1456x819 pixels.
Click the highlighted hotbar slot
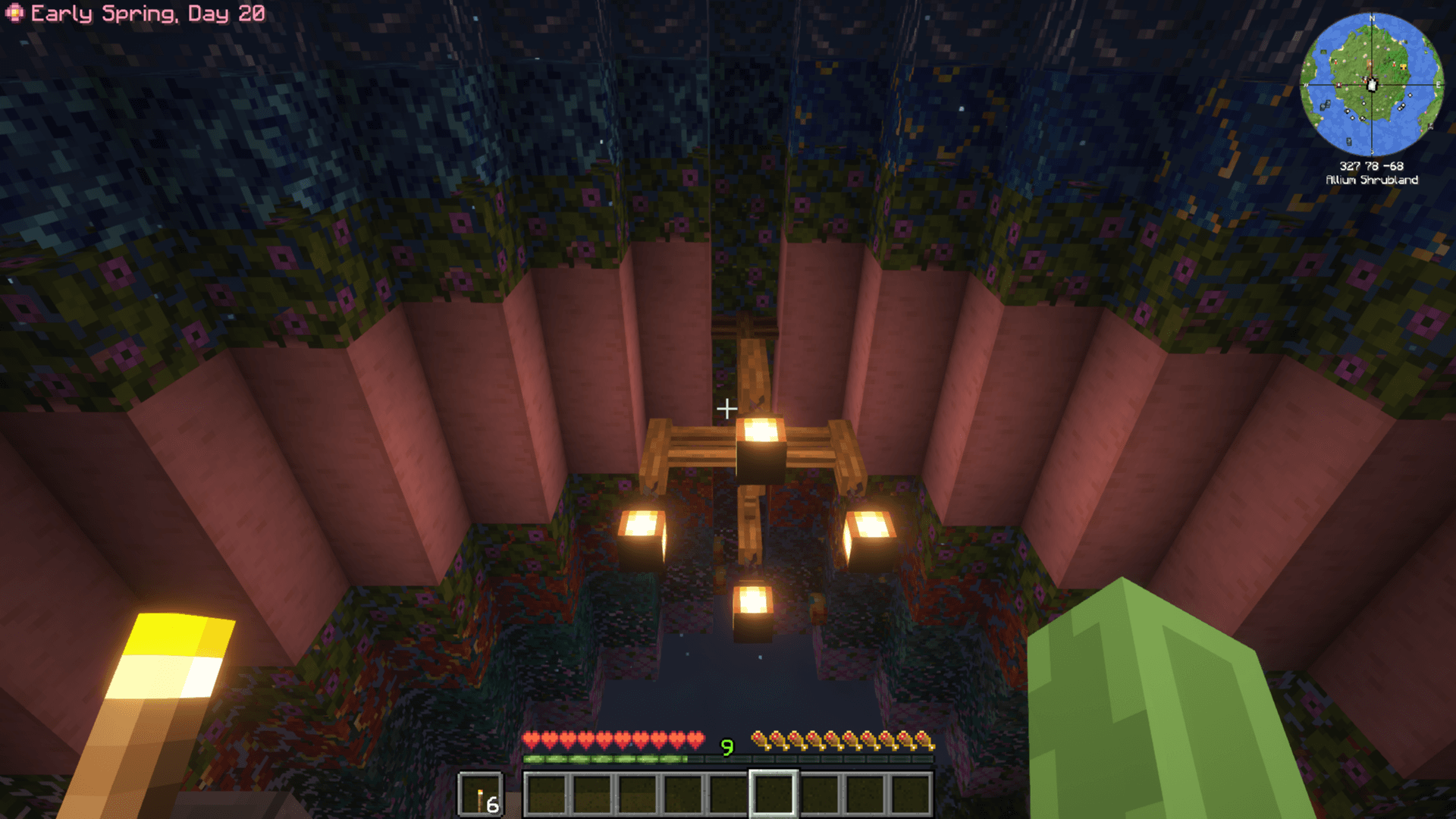[773, 794]
